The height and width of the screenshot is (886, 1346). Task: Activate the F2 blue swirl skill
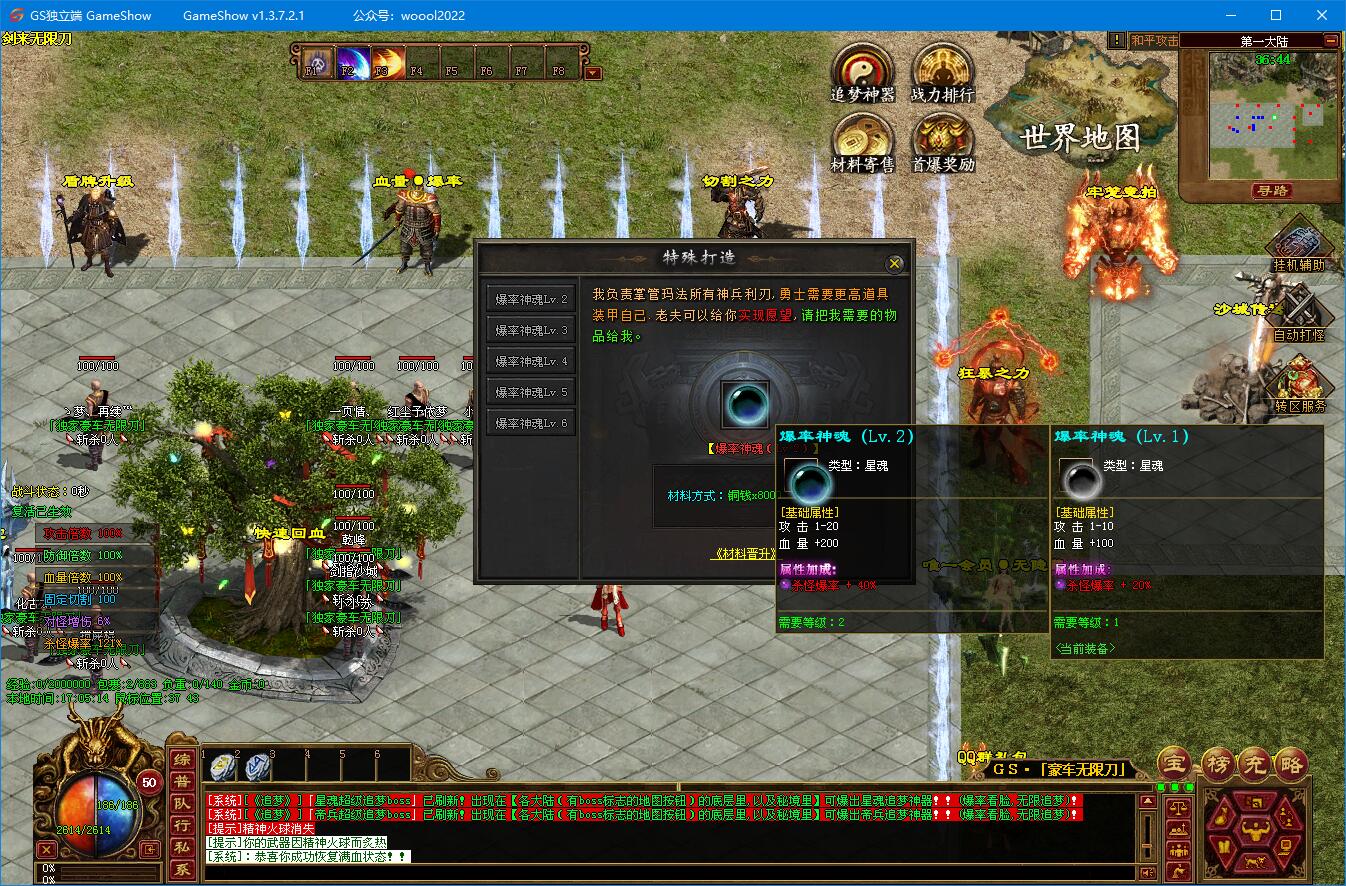(351, 62)
